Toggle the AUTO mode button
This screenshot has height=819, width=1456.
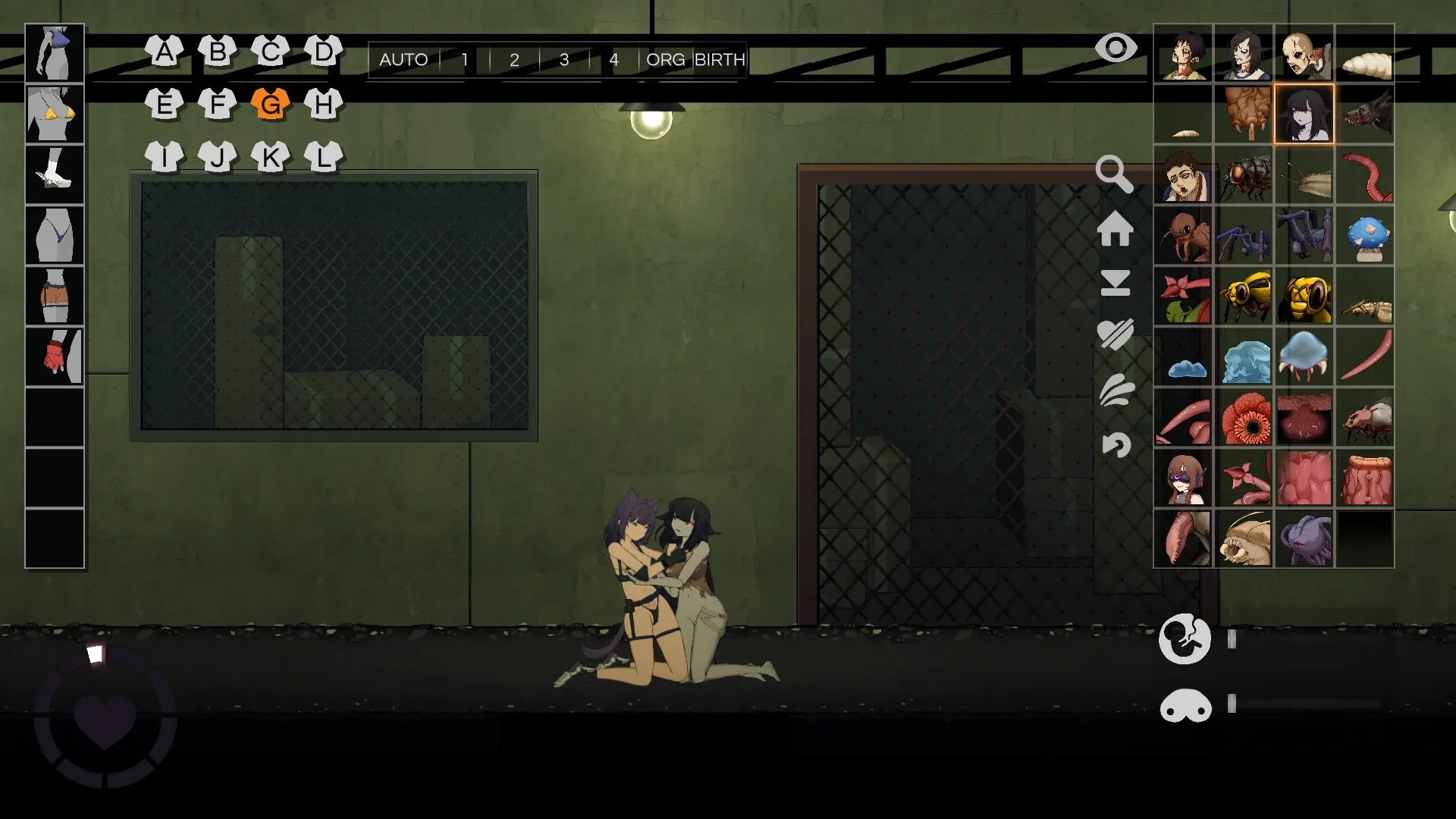coord(403,60)
